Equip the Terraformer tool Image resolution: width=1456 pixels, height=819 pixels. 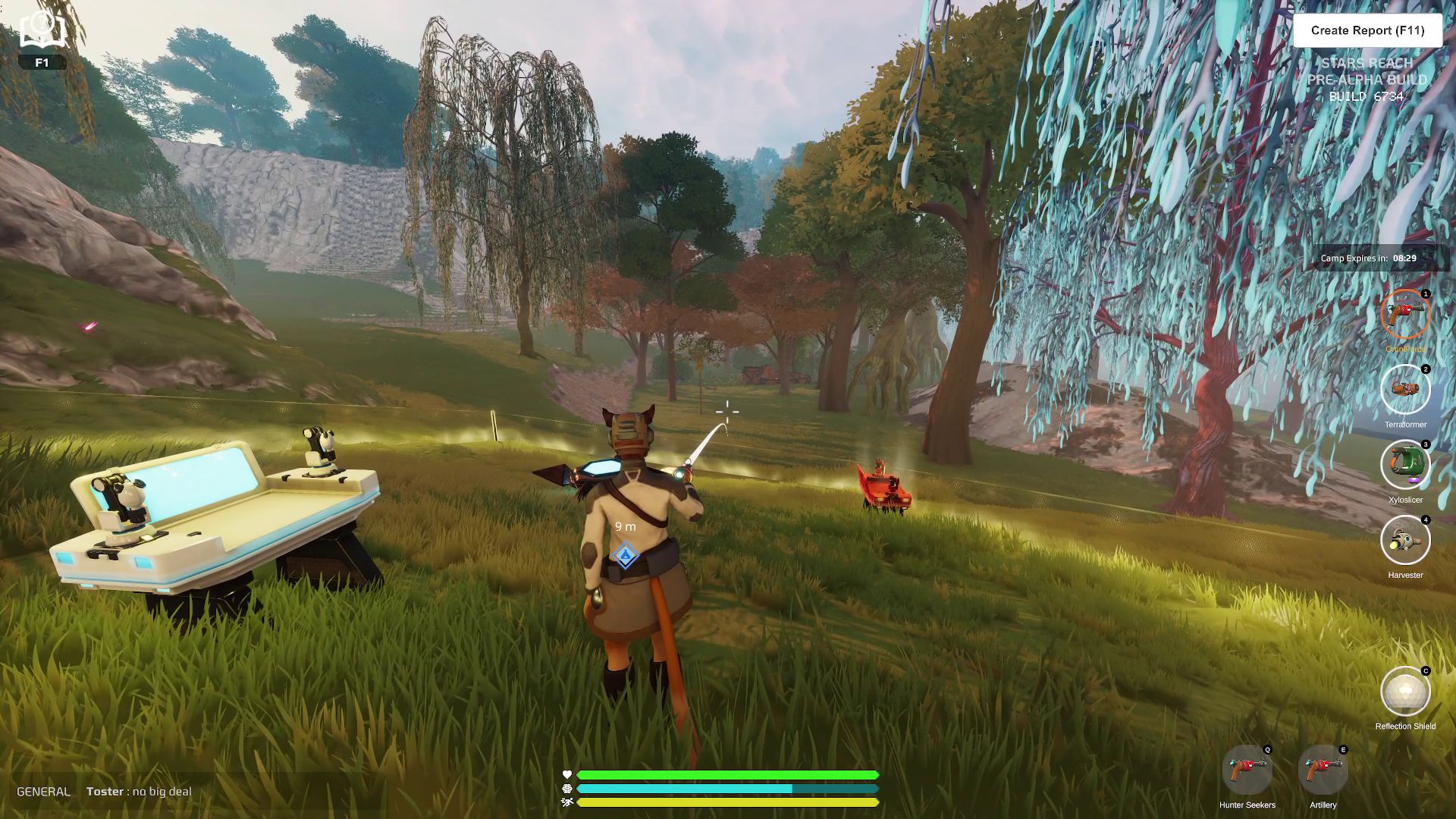1405,390
